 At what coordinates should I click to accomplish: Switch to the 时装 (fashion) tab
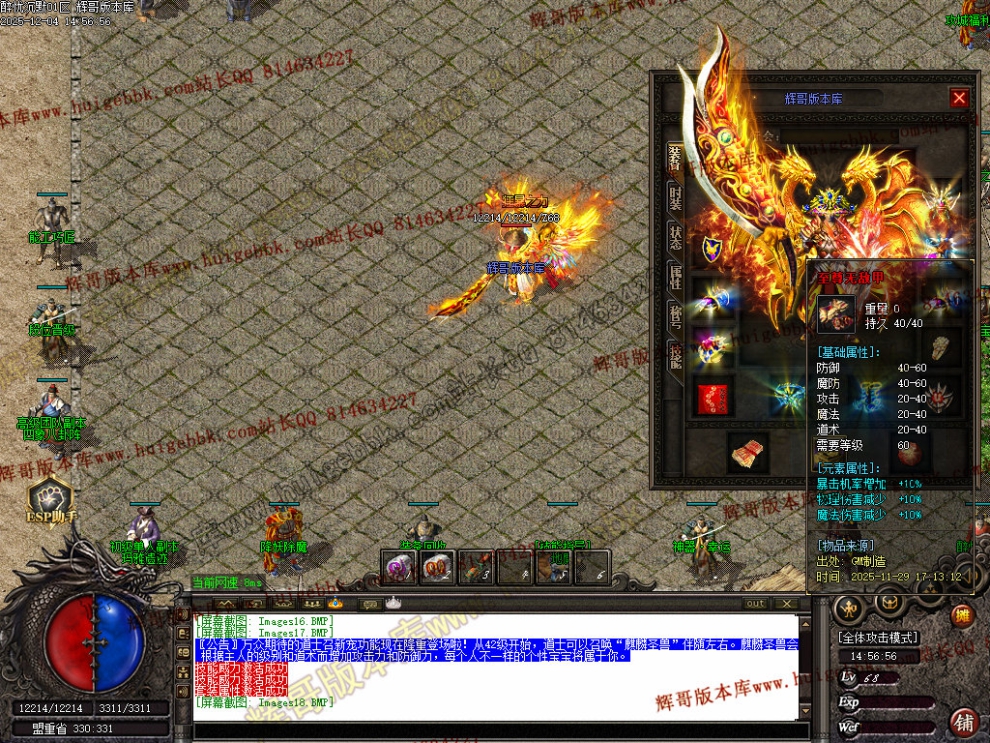[676, 196]
